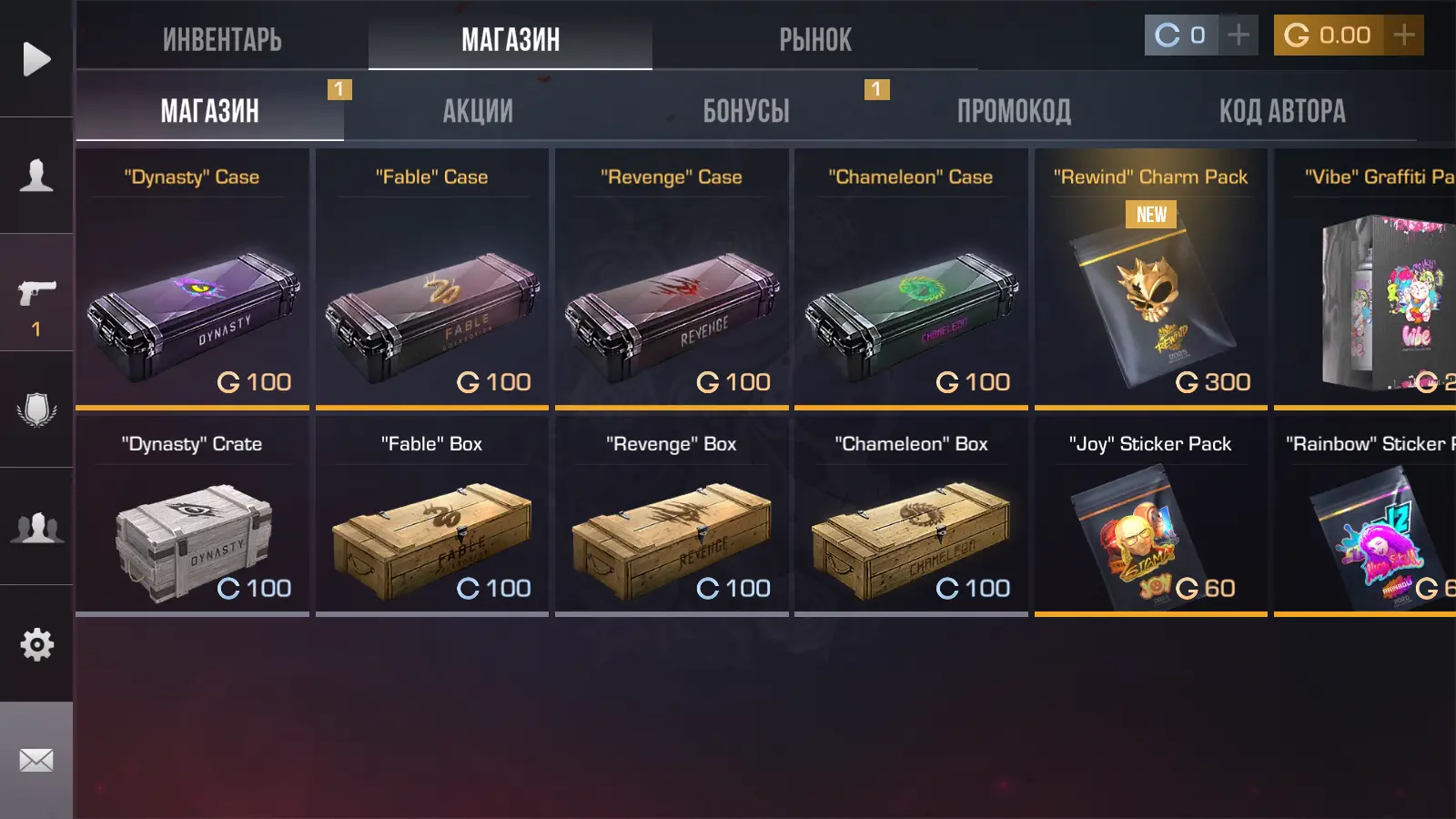
Task: Open the "Chameleon" Case offer
Action: 911,278
